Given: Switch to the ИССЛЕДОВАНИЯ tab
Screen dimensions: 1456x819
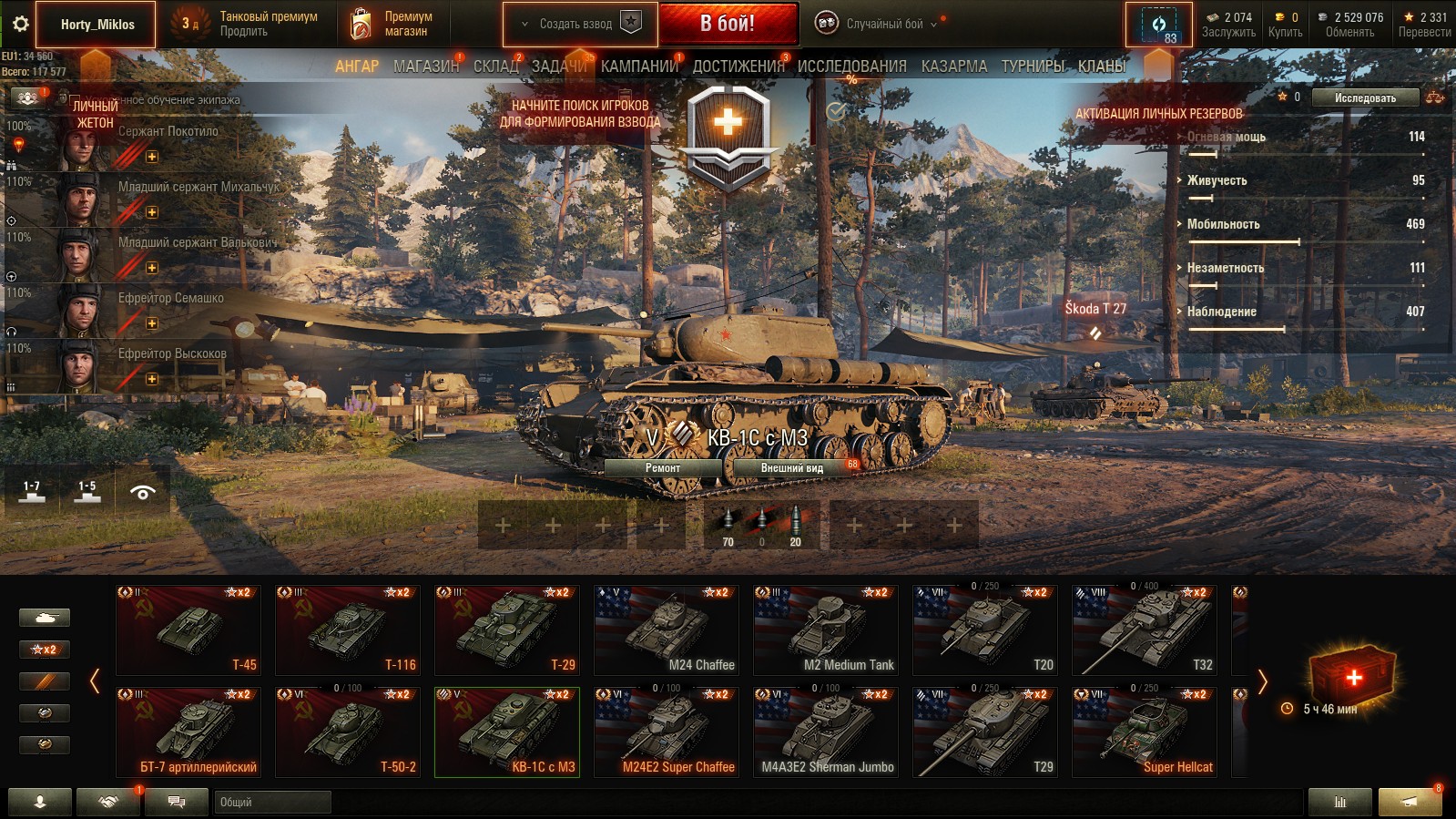Looking at the screenshot, I should [850, 66].
